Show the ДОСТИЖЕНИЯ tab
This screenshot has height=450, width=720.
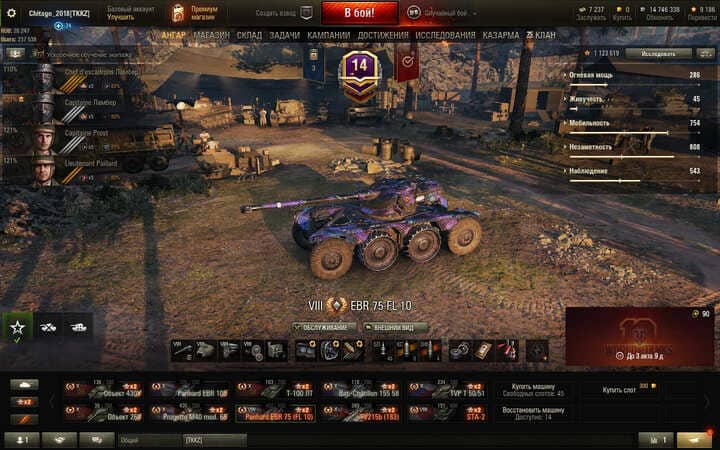pos(383,35)
